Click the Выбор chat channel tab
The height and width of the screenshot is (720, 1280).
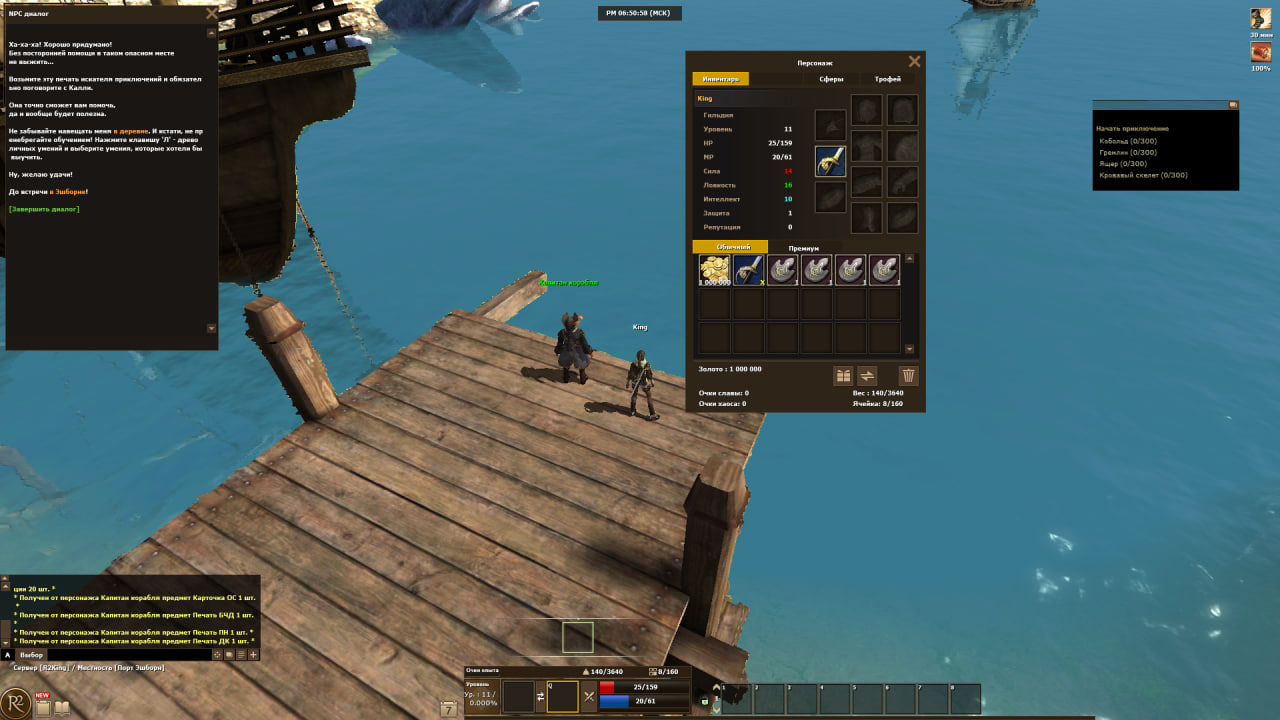(32, 655)
